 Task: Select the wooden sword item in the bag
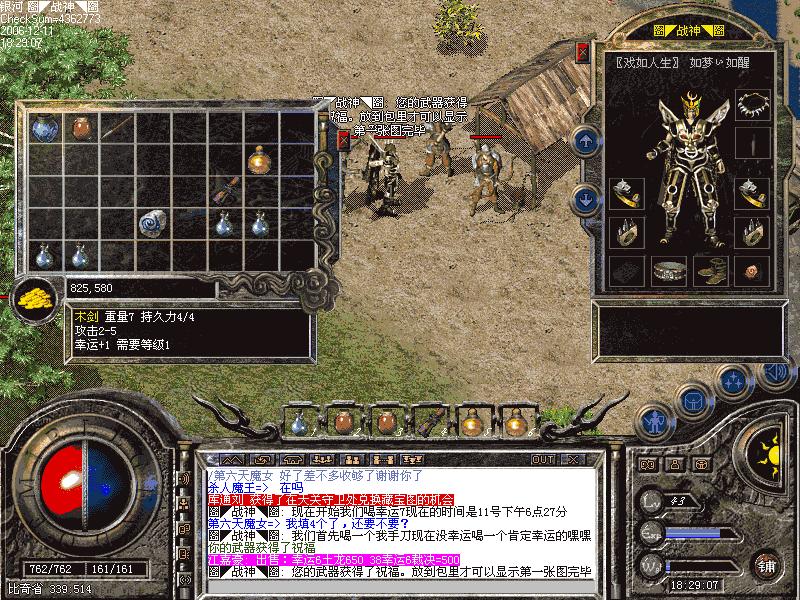click(x=117, y=127)
